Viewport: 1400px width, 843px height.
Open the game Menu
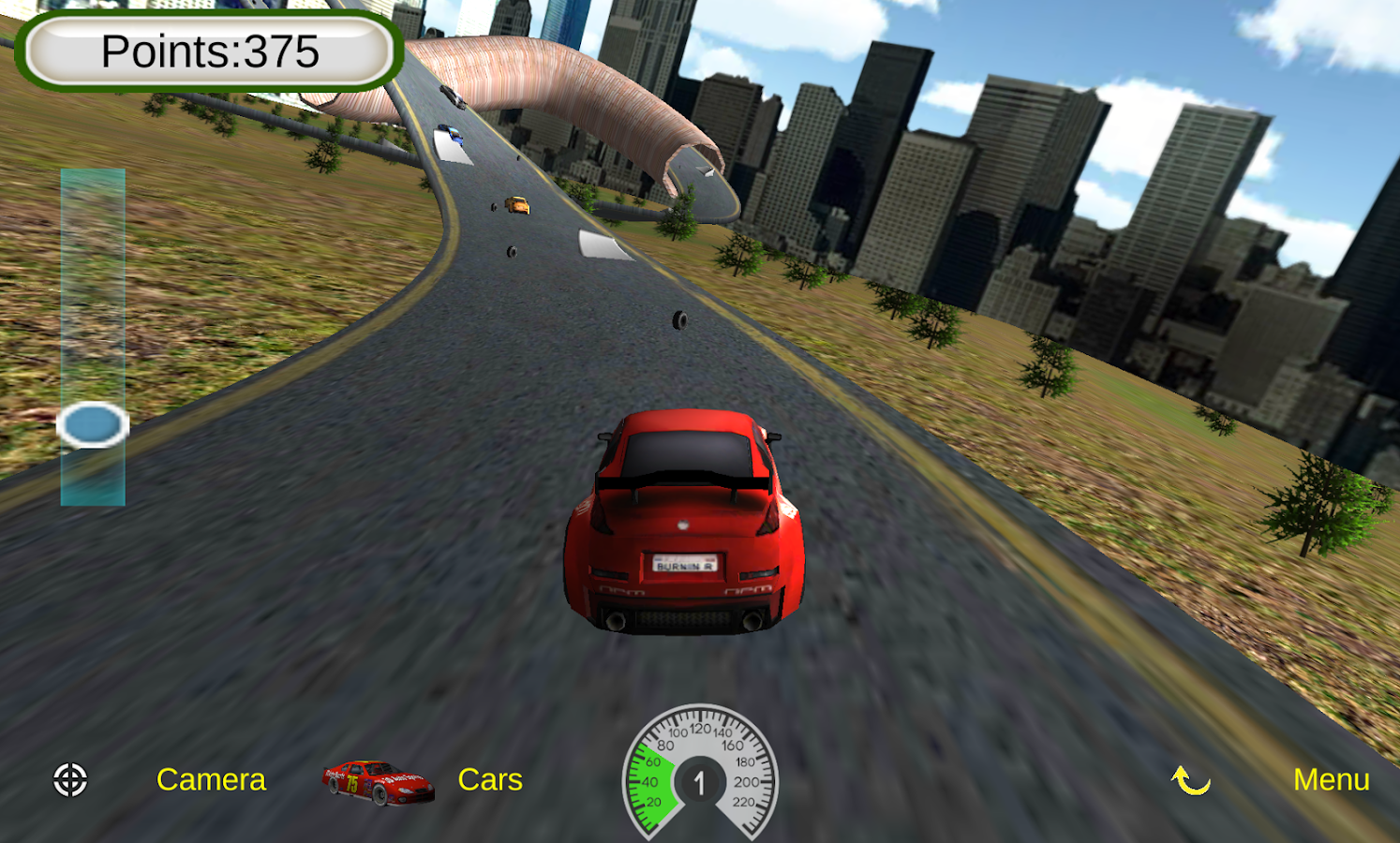[1332, 779]
